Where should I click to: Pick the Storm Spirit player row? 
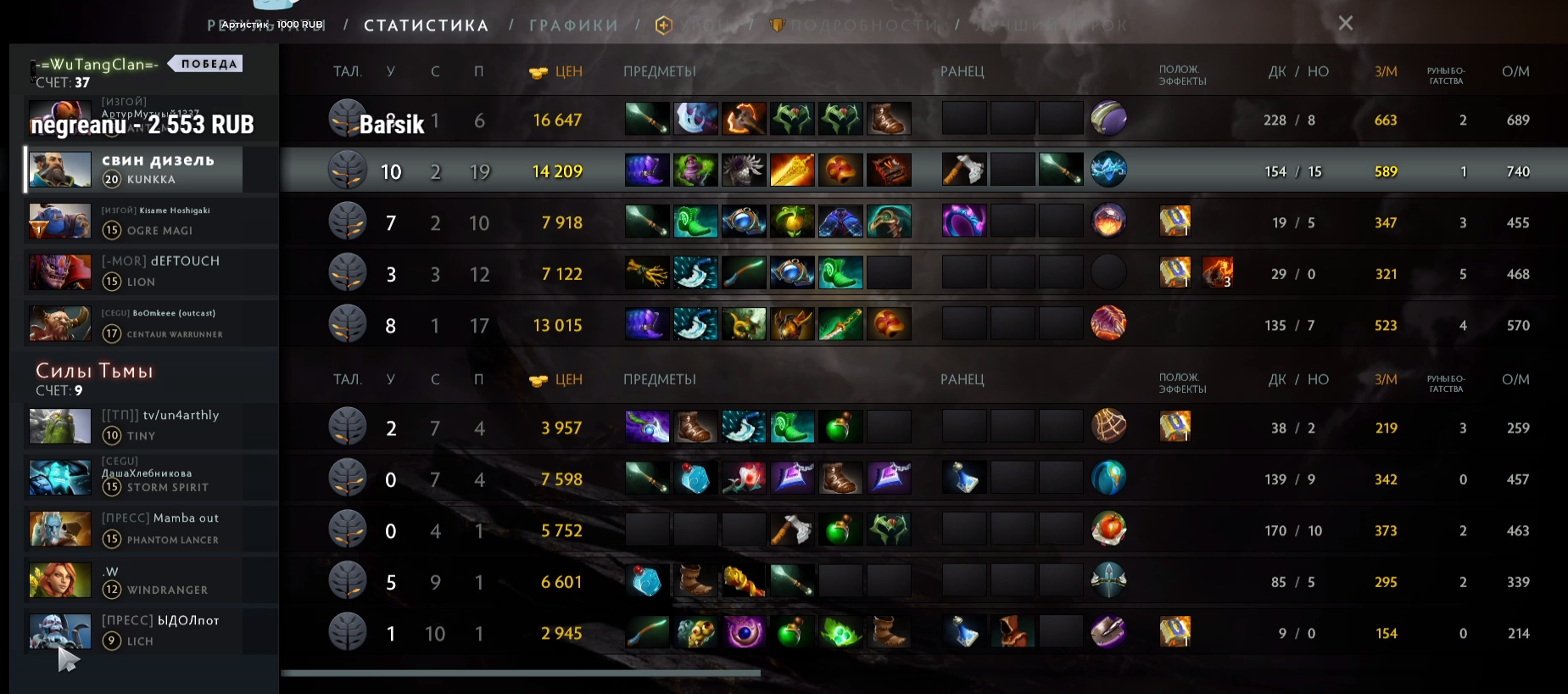[153, 478]
